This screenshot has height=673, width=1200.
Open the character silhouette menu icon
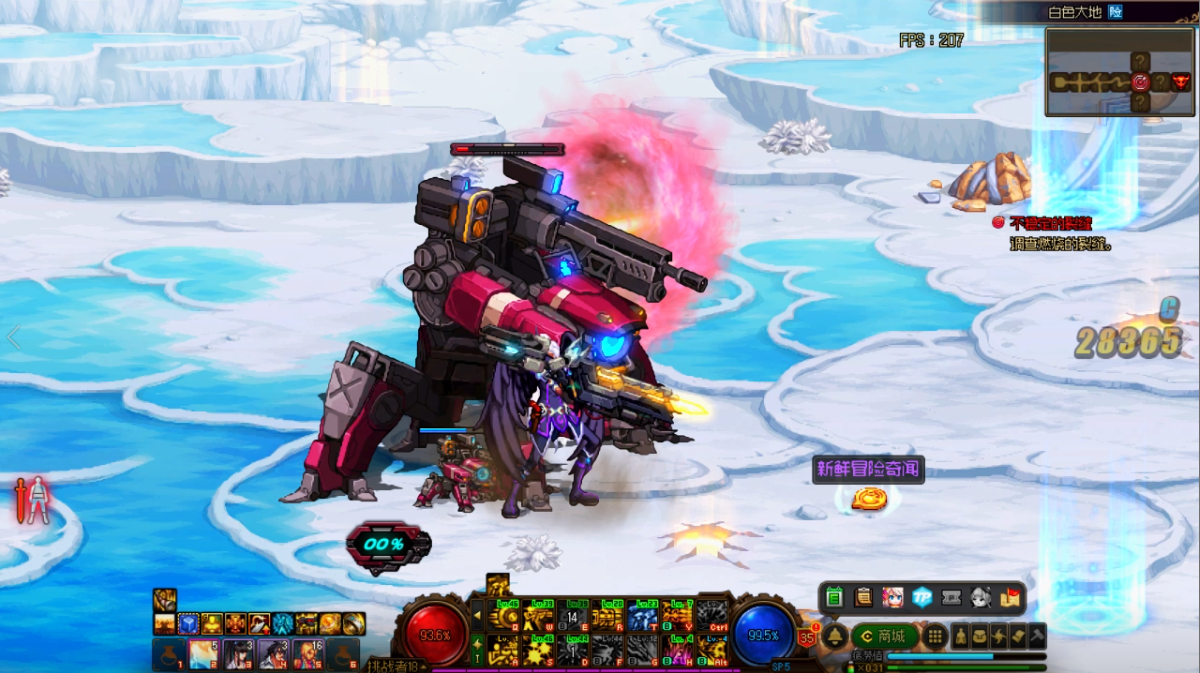(960, 636)
